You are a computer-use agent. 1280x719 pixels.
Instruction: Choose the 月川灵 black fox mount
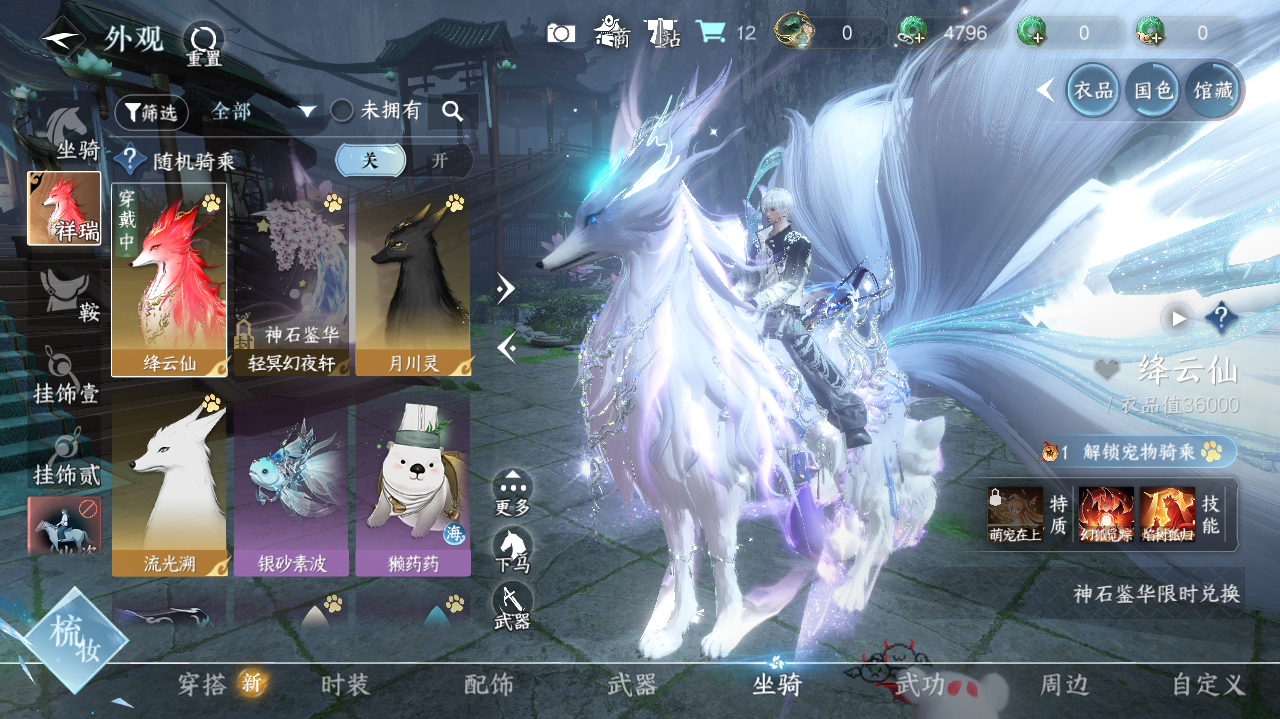(x=413, y=280)
